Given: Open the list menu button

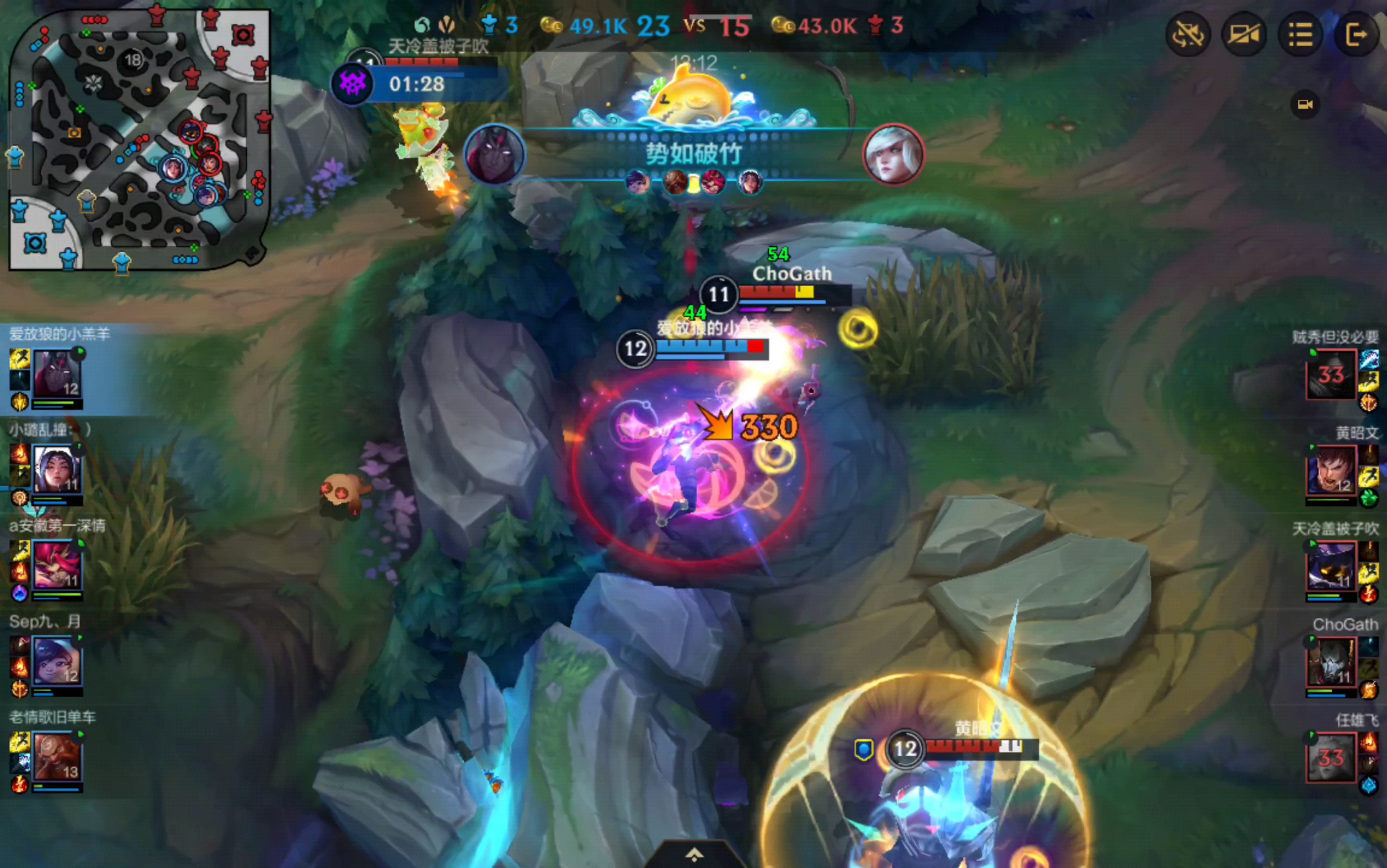Looking at the screenshot, I should tap(1300, 35).
